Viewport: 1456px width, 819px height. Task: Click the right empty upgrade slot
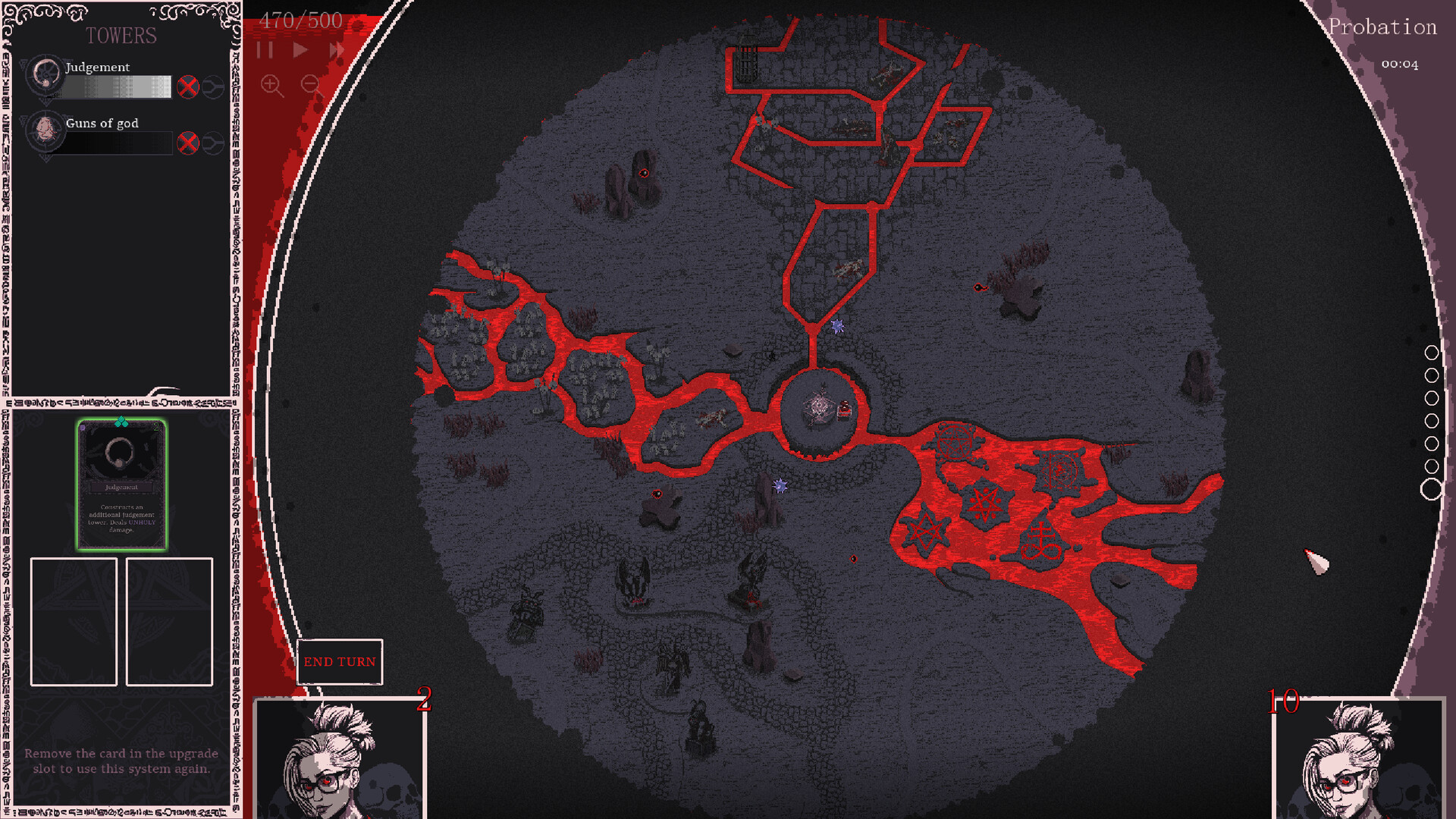[169, 620]
